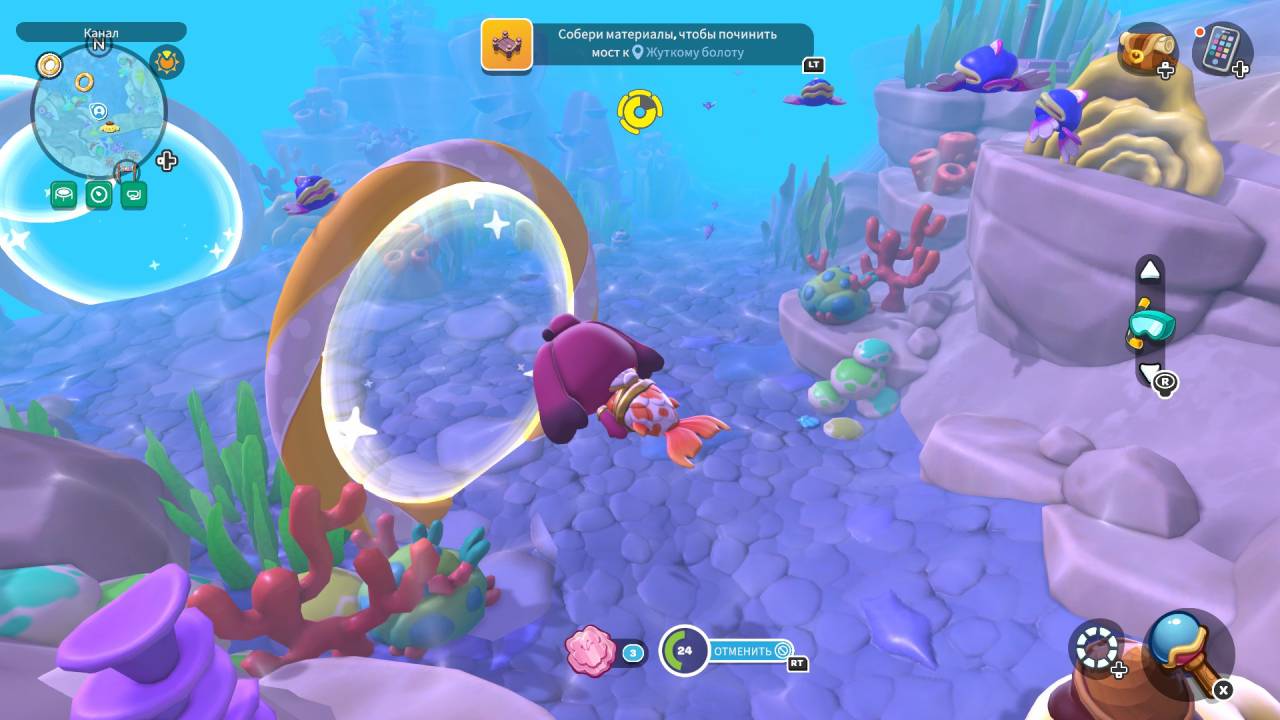Select the pink coral item icon
The width and height of the screenshot is (1280, 720).
click(590, 651)
